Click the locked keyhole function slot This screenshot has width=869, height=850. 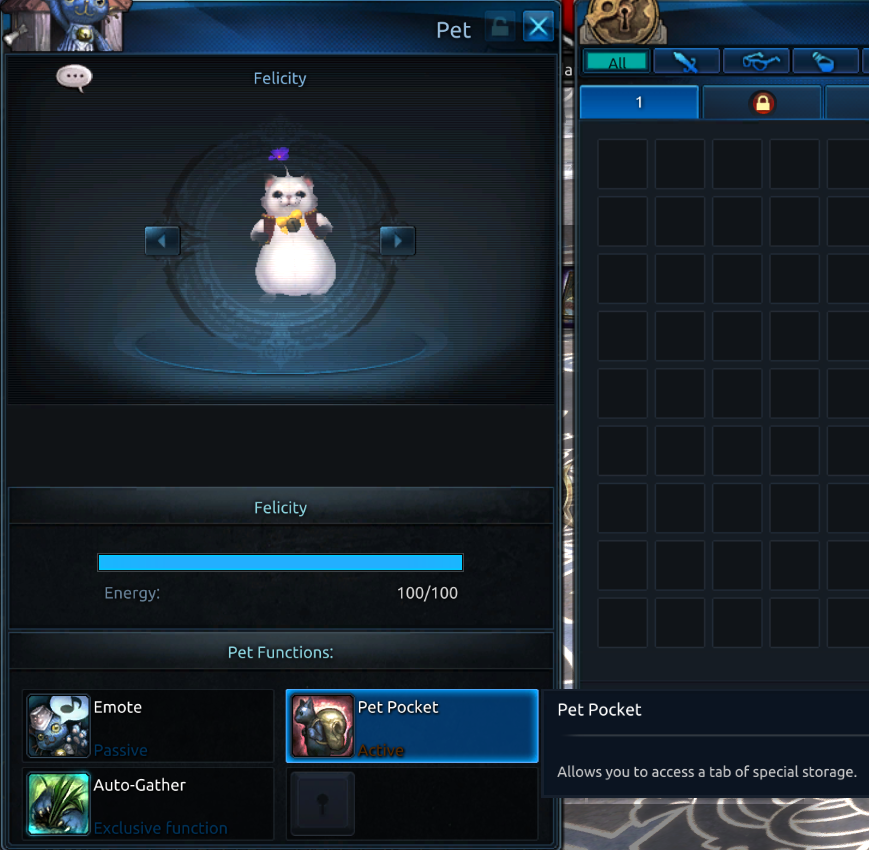tap(322, 804)
